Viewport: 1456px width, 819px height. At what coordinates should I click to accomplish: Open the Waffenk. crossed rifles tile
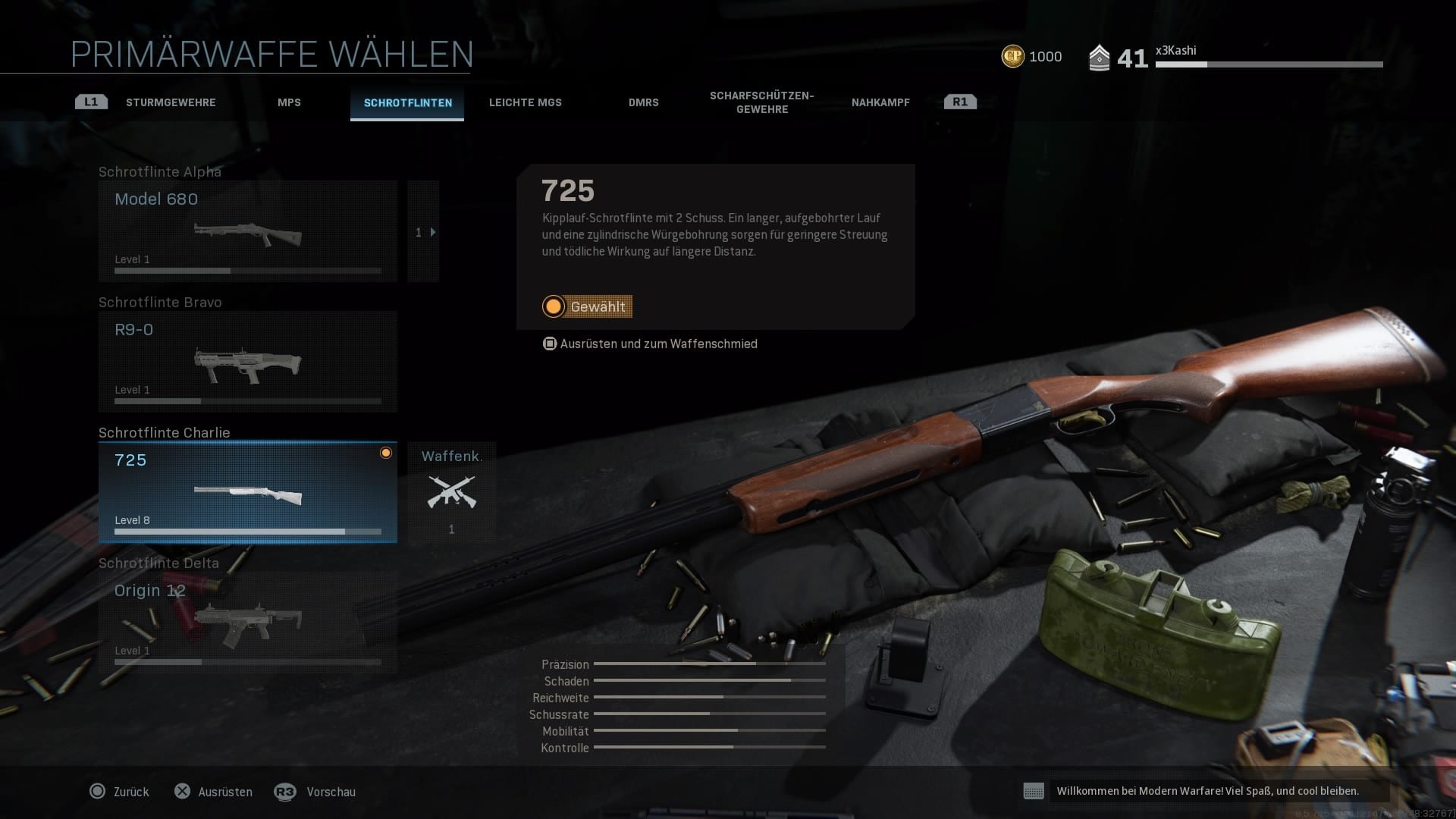click(x=451, y=492)
